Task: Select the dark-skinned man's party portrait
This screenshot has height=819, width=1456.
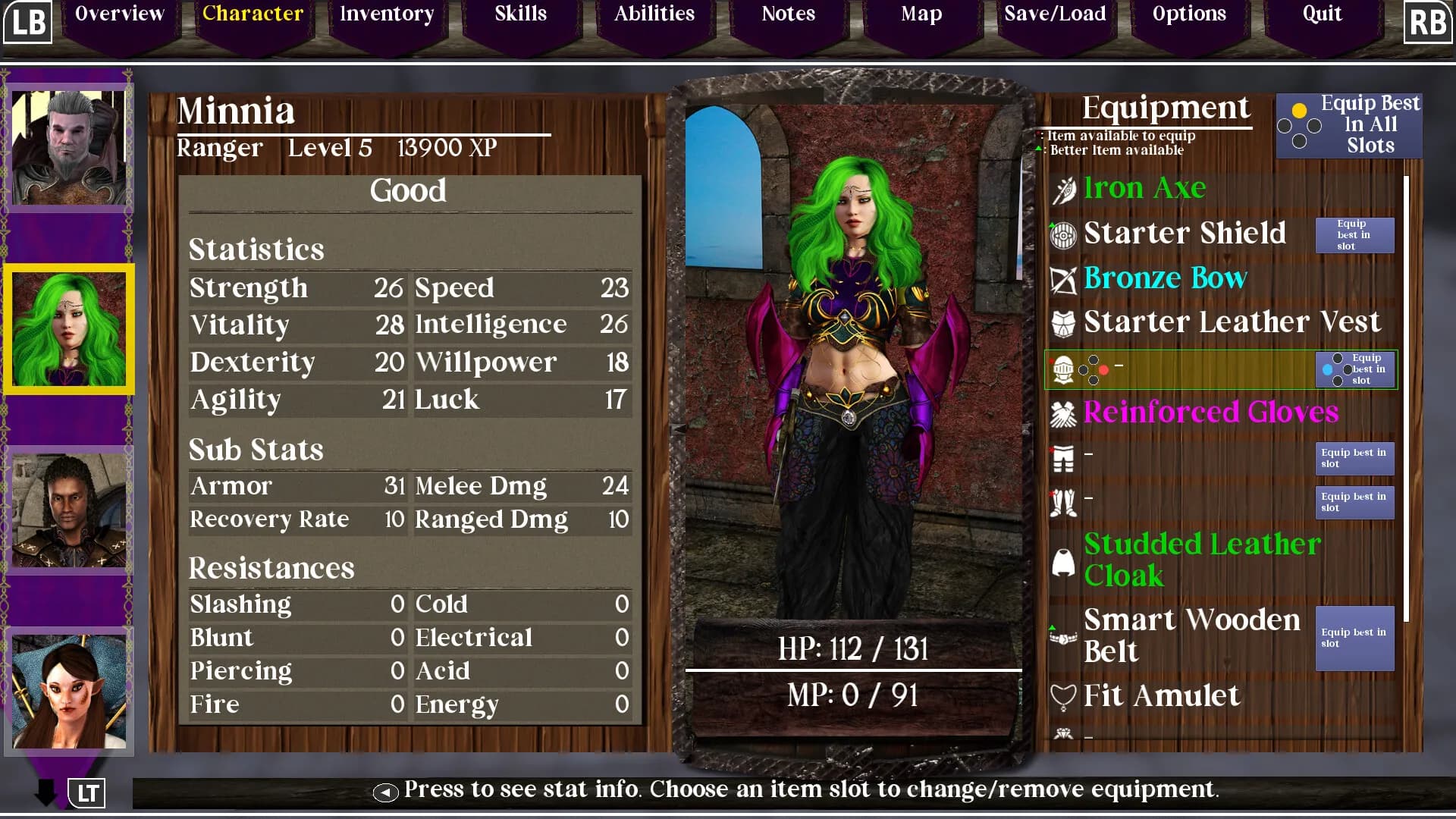Action: coord(69,510)
